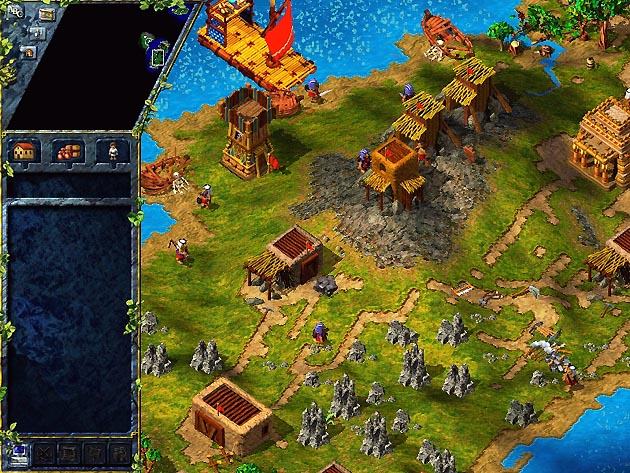
Task: Toggle the chat message ABC button
Action: click(x=15, y=11)
